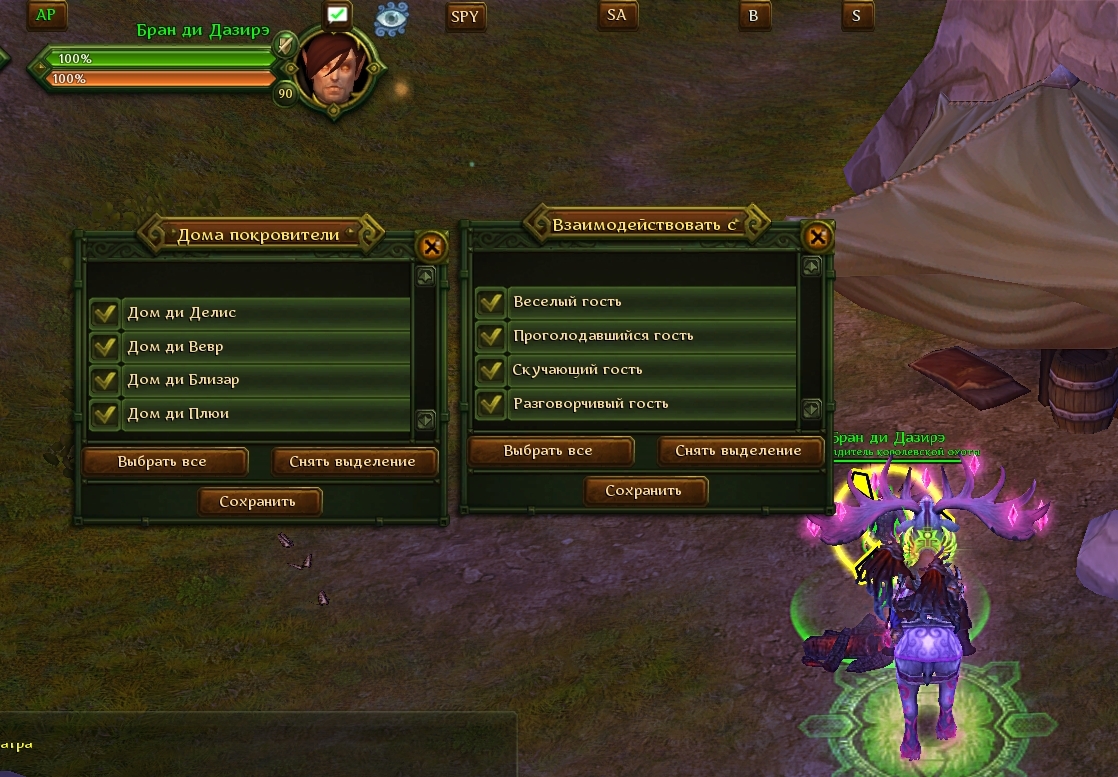Click Снять выделение in Дома покровители window
This screenshot has width=1118, height=777.
coord(354,462)
